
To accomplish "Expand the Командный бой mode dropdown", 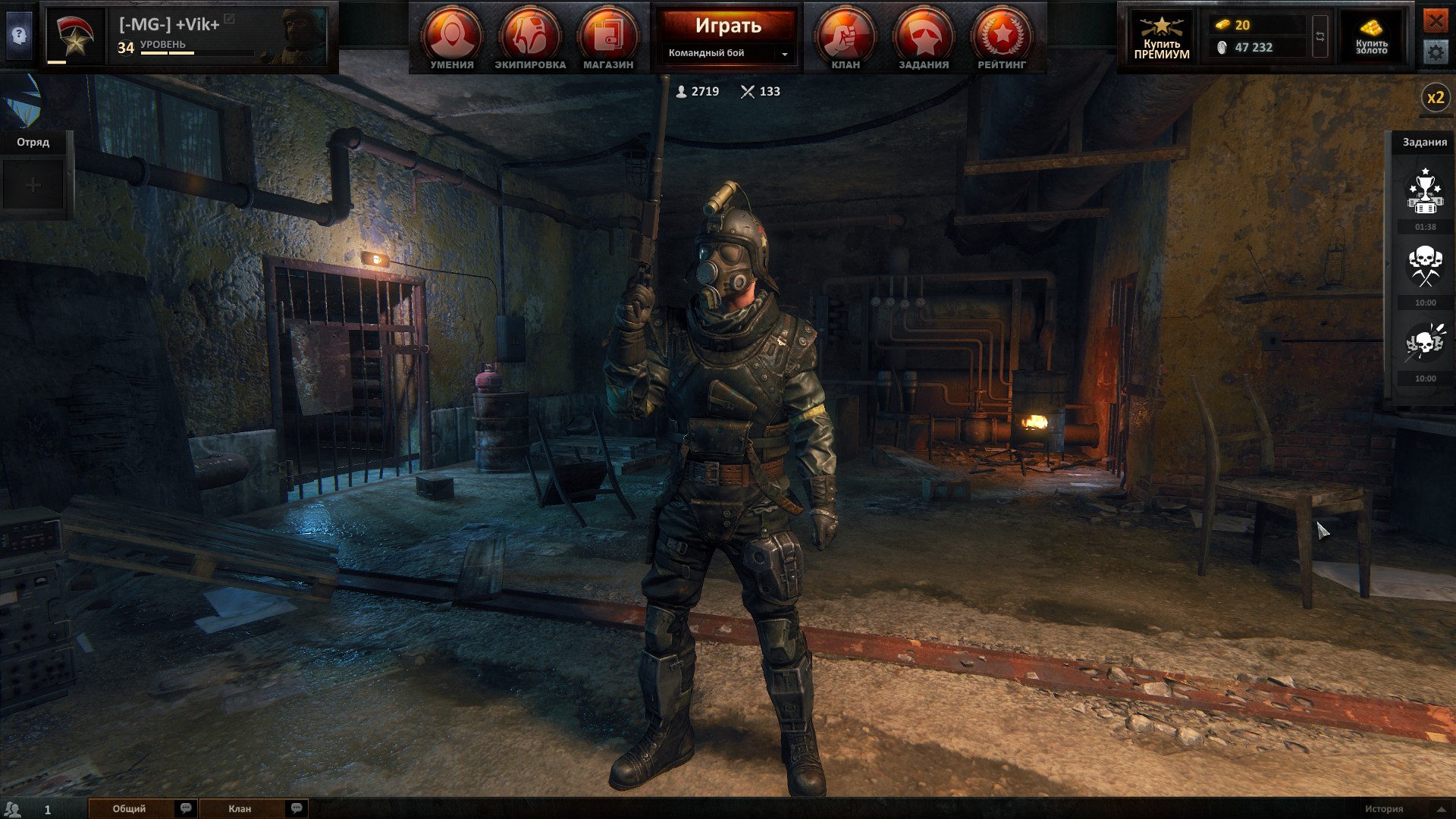I will 784,54.
